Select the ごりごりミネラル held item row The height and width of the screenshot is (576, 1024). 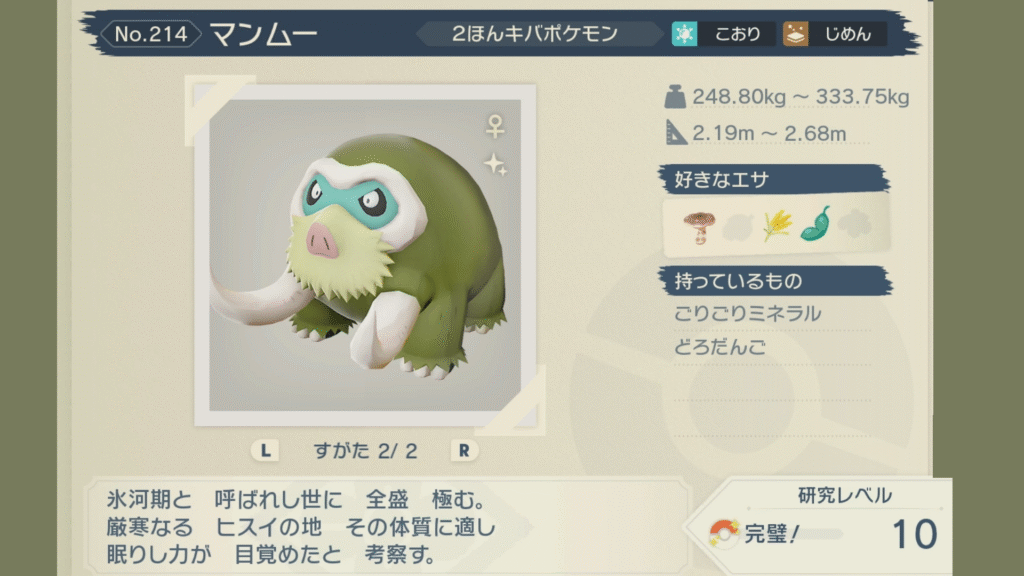pos(748,314)
